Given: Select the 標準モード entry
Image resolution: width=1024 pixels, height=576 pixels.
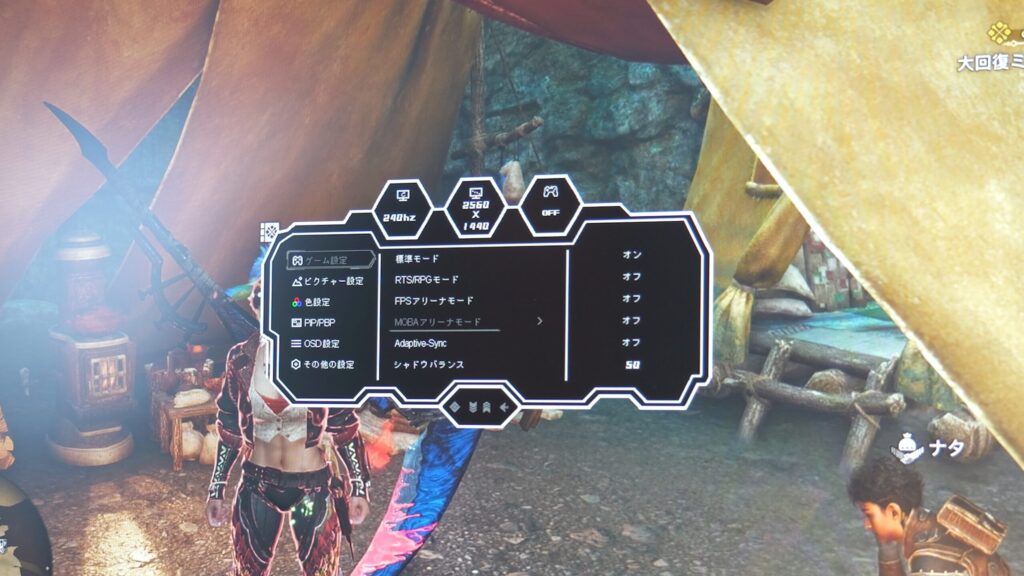Looking at the screenshot, I should pyautogui.click(x=418, y=258).
